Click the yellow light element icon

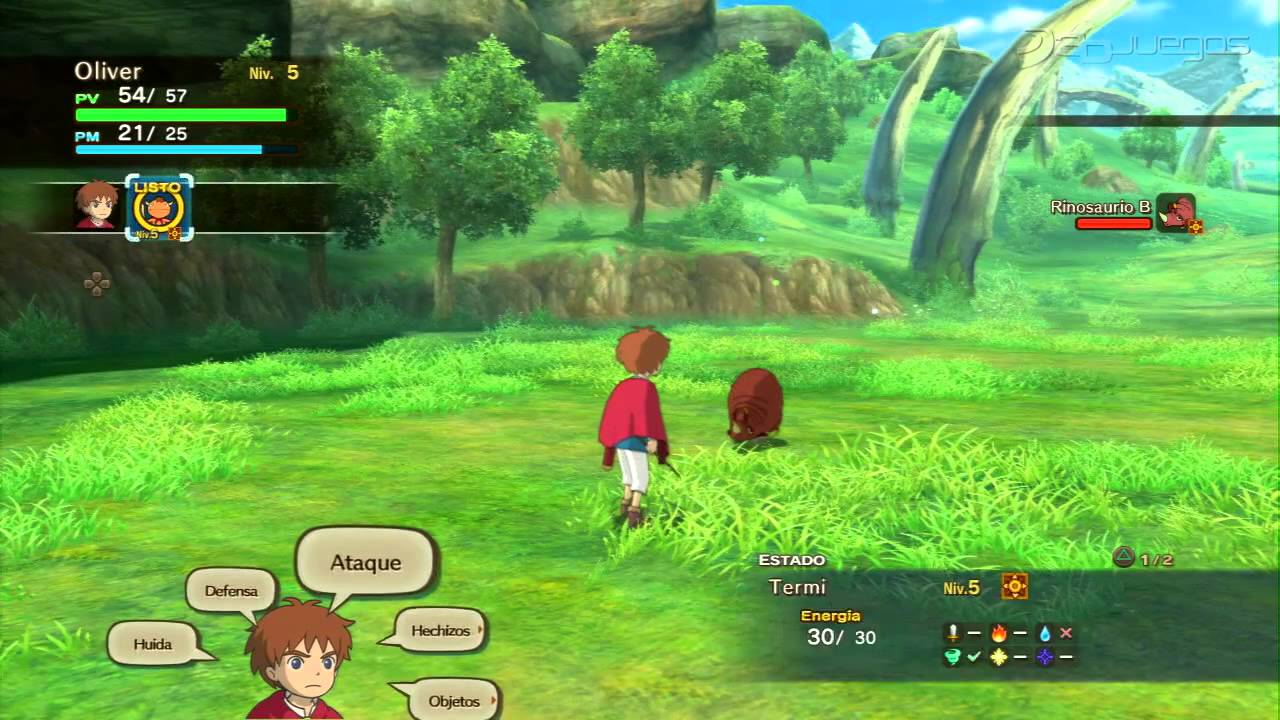[x=999, y=657]
